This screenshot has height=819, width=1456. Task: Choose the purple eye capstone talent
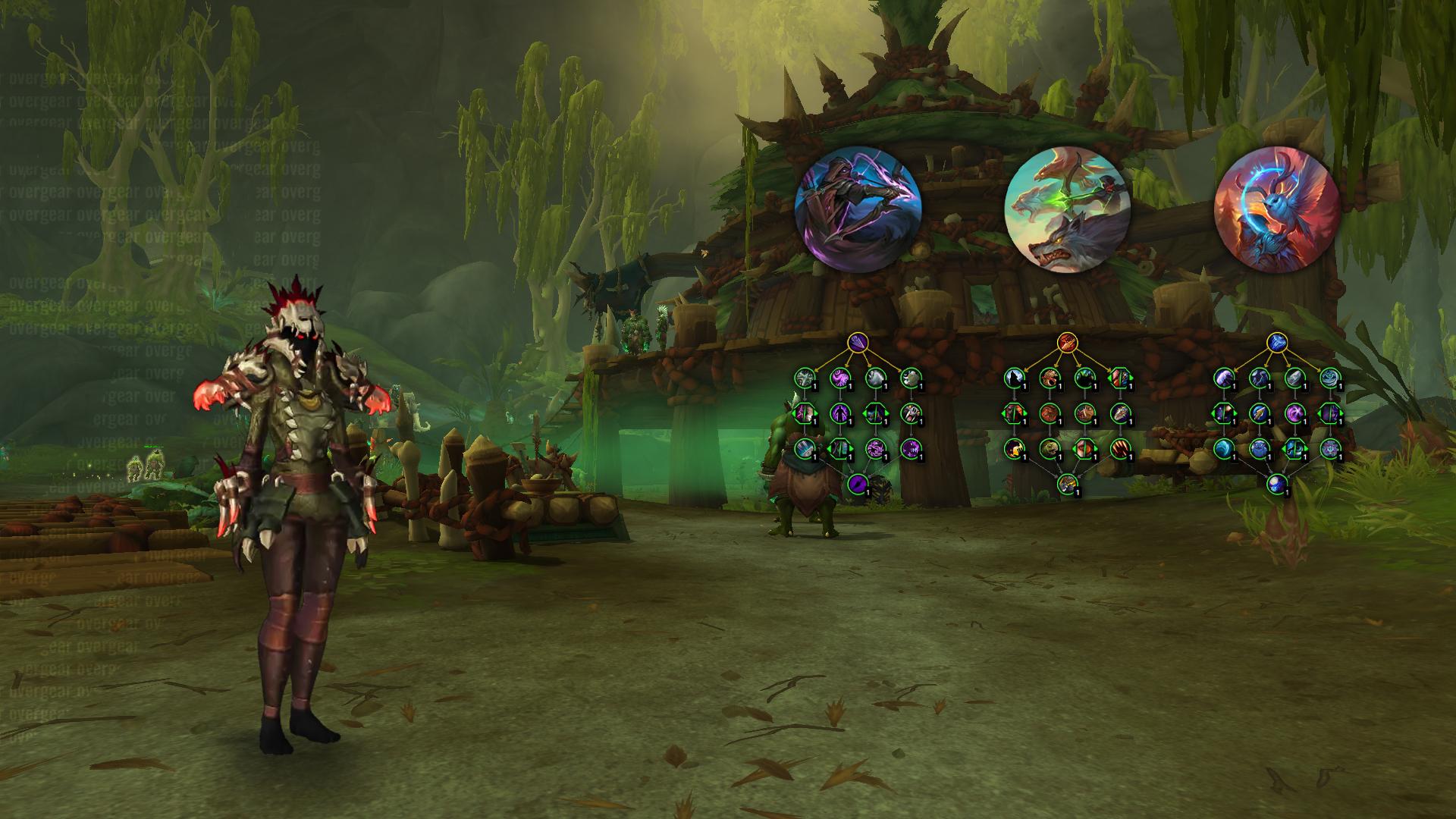tap(858, 483)
